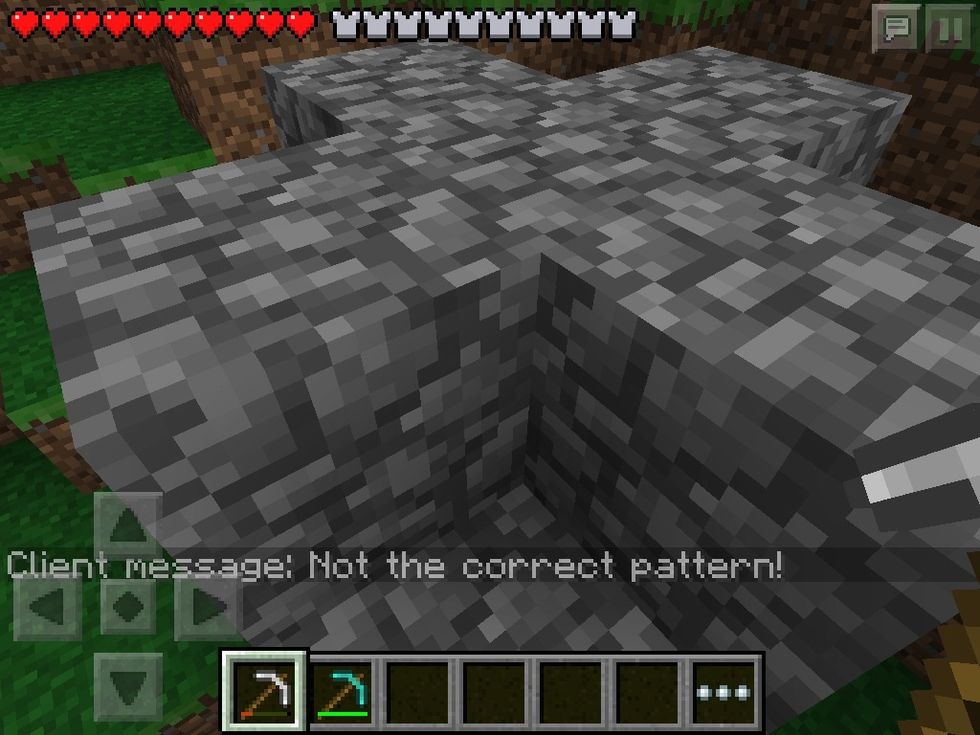Pause the game
Image resolution: width=980 pixels, height=735 pixels.
pyautogui.click(x=946, y=29)
